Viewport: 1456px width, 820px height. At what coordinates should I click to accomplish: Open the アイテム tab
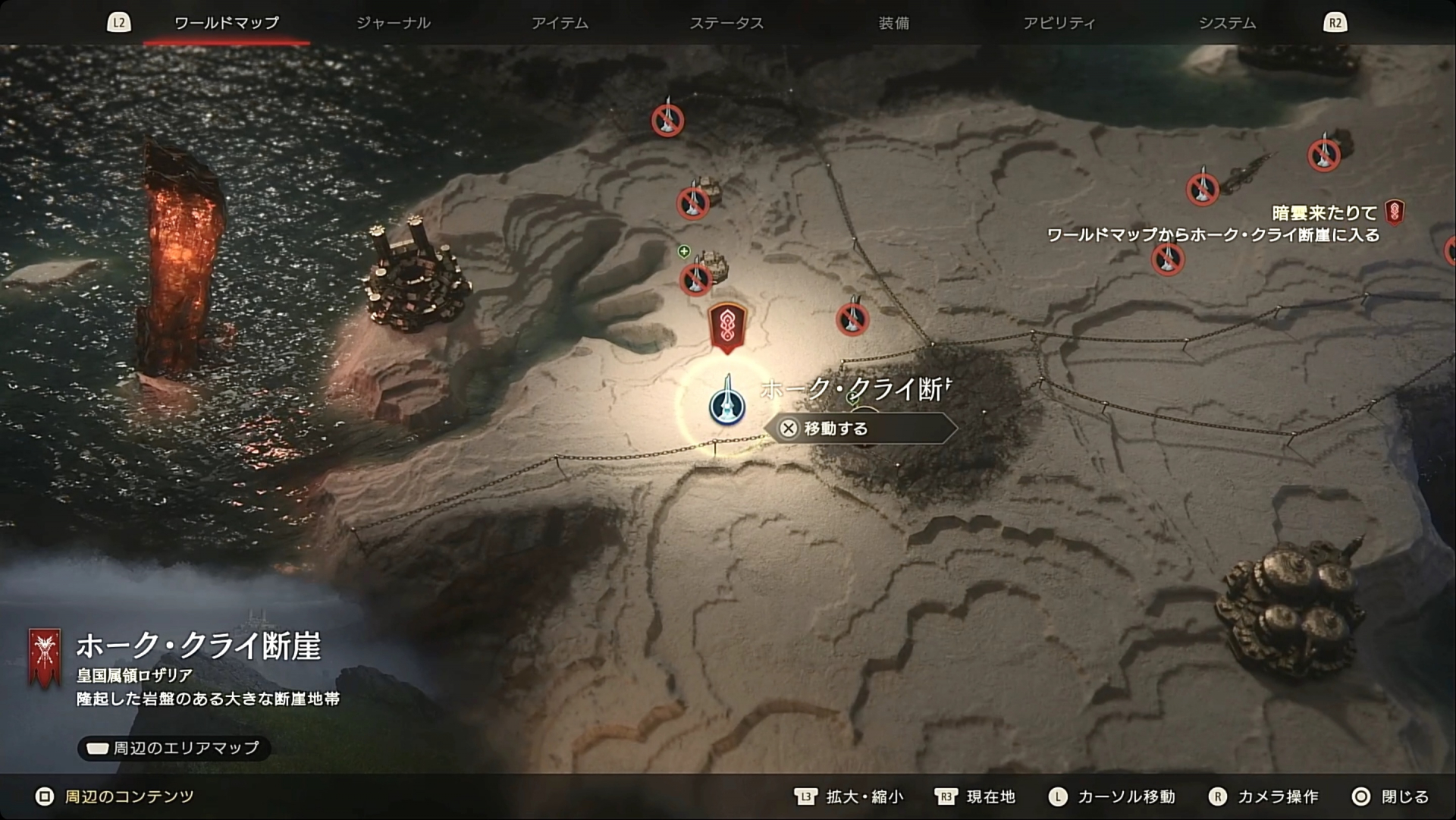click(x=560, y=24)
